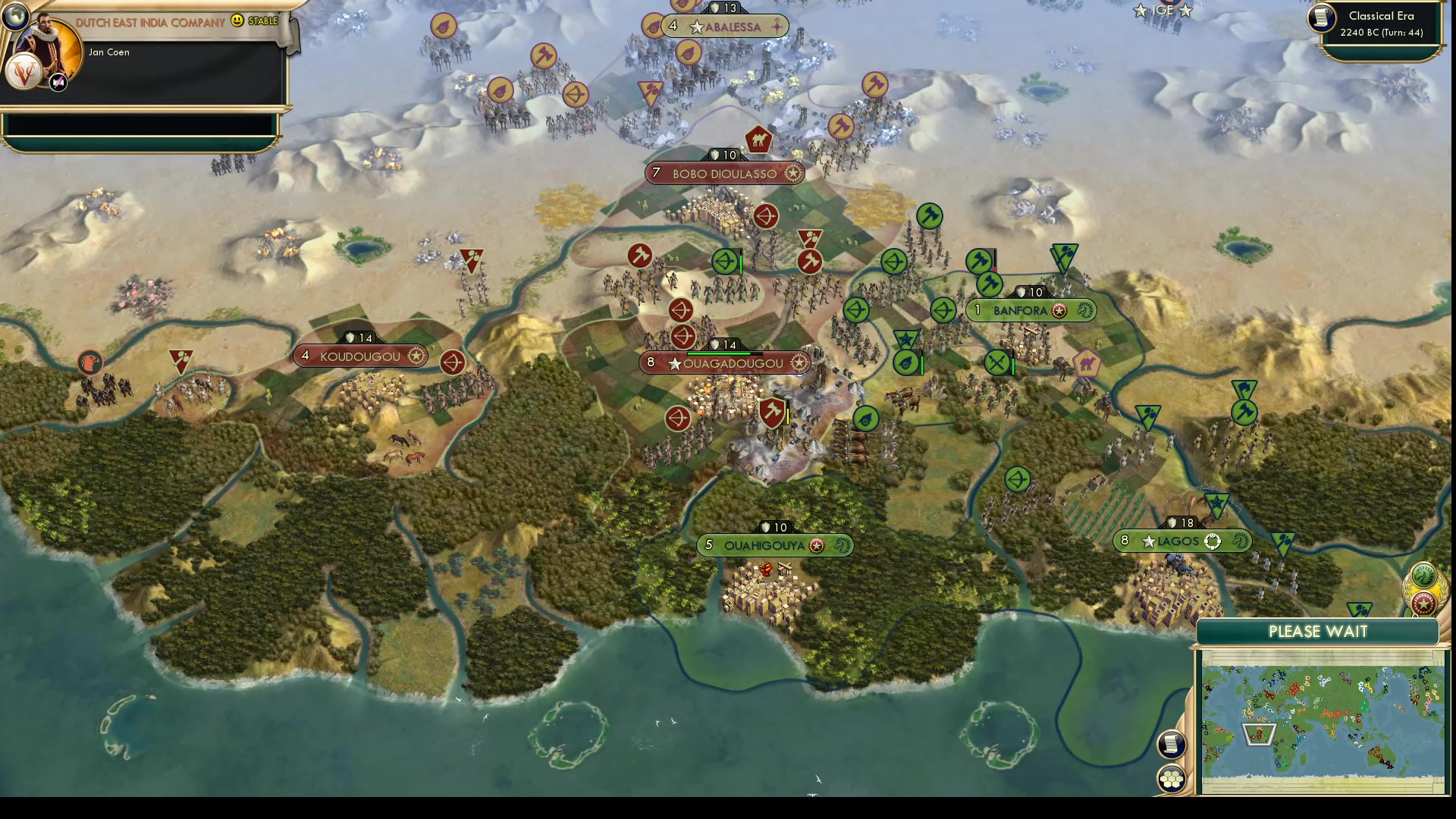Click the PLEASE WAIT dialog header
The height and width of the screenshot is (819, 1456).
pos(1319,631)
